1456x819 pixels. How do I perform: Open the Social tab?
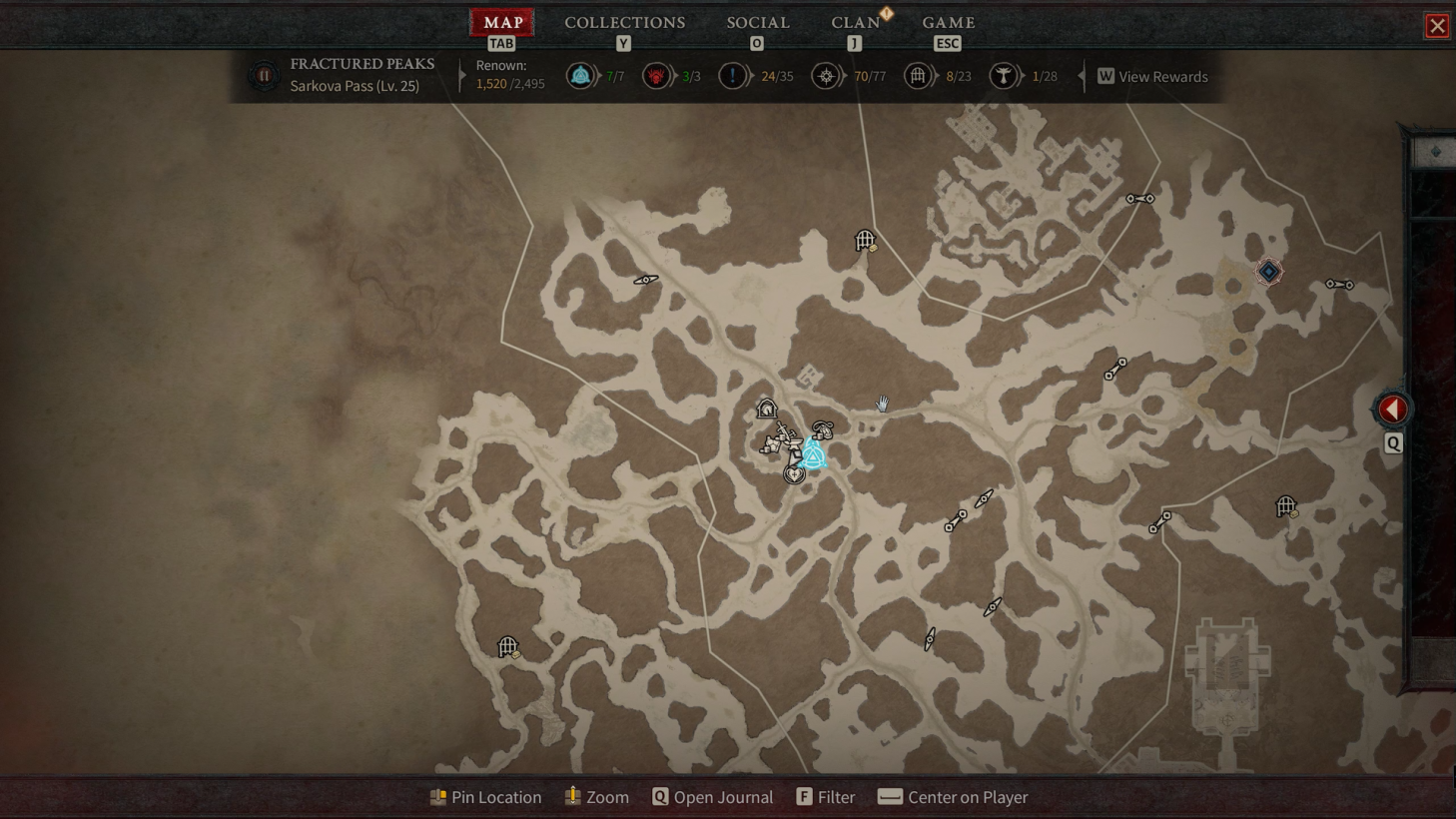point(757,22)
